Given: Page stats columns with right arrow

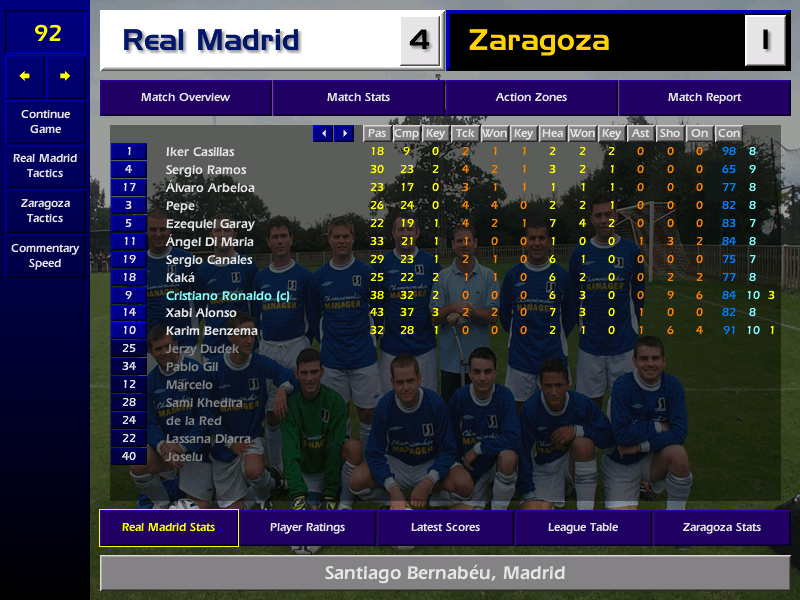Looking at the screenshot, I should (344, 133).
